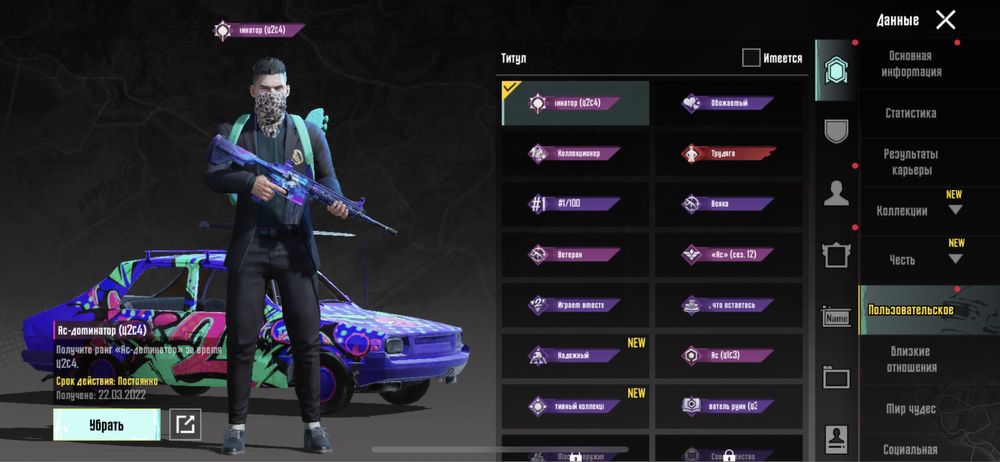Select the Ветеран title
This screenshot has height=462, width=1000.
click(575, 256)
